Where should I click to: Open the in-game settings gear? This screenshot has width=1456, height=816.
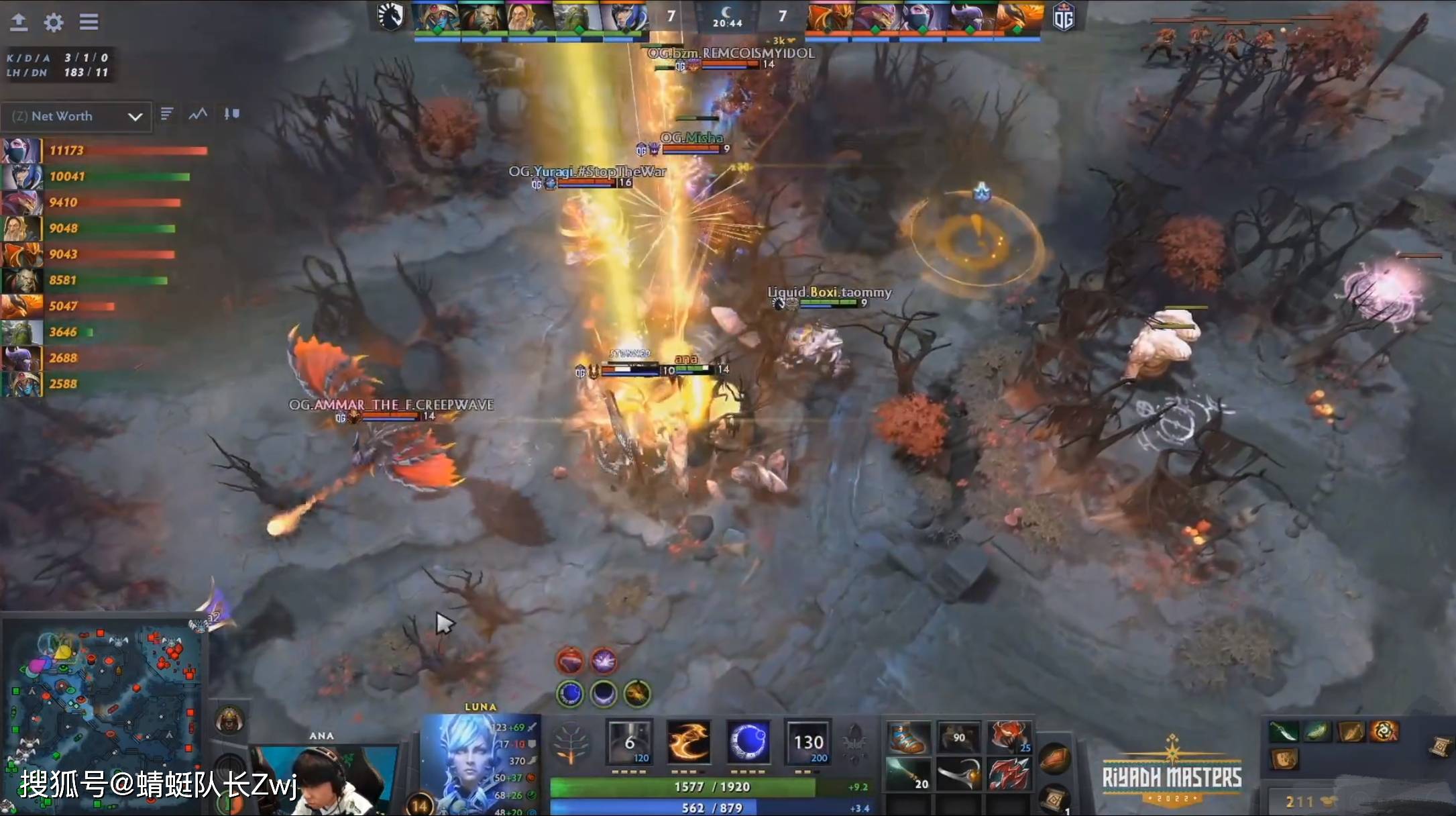click(53, 22)
